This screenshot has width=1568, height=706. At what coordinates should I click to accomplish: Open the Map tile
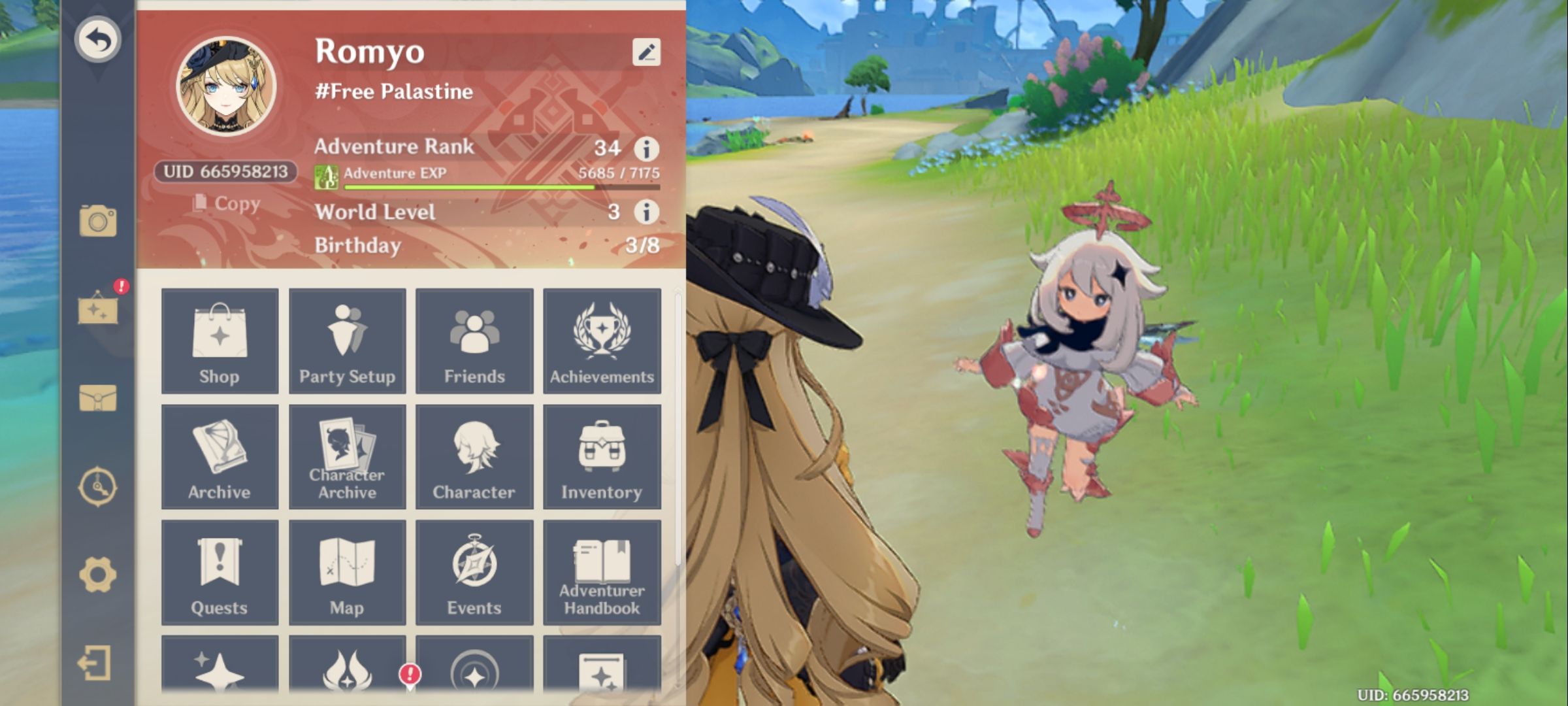(x=347, y=572)
